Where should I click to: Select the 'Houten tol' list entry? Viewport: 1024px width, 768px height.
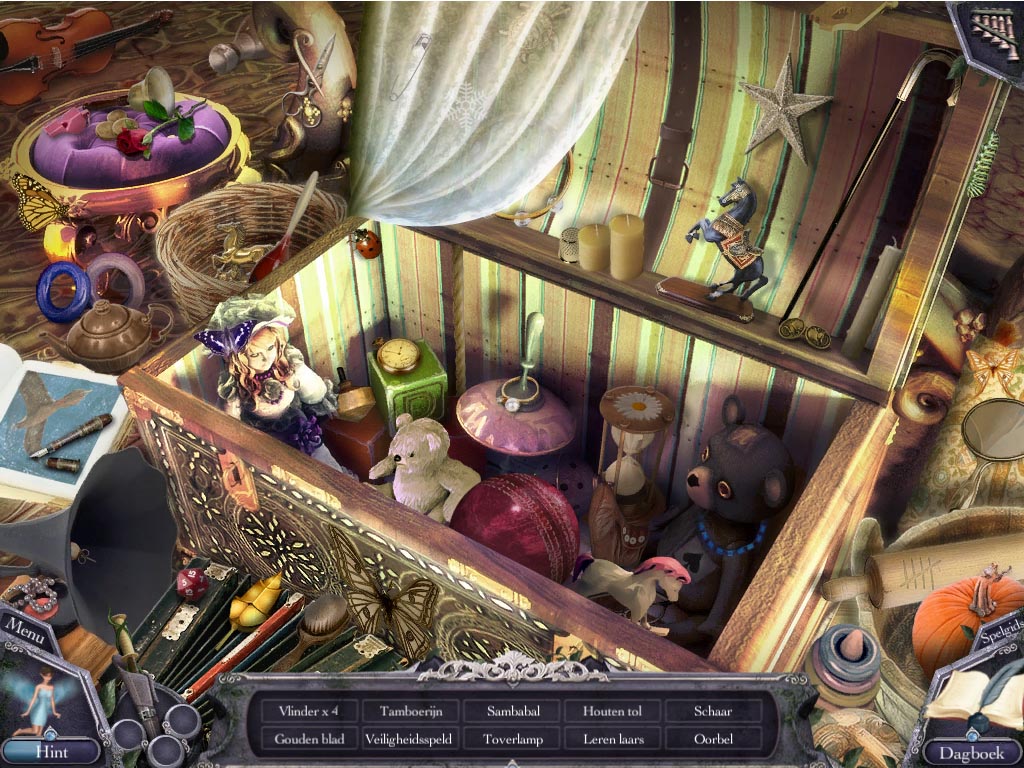(x=611, y=712)
